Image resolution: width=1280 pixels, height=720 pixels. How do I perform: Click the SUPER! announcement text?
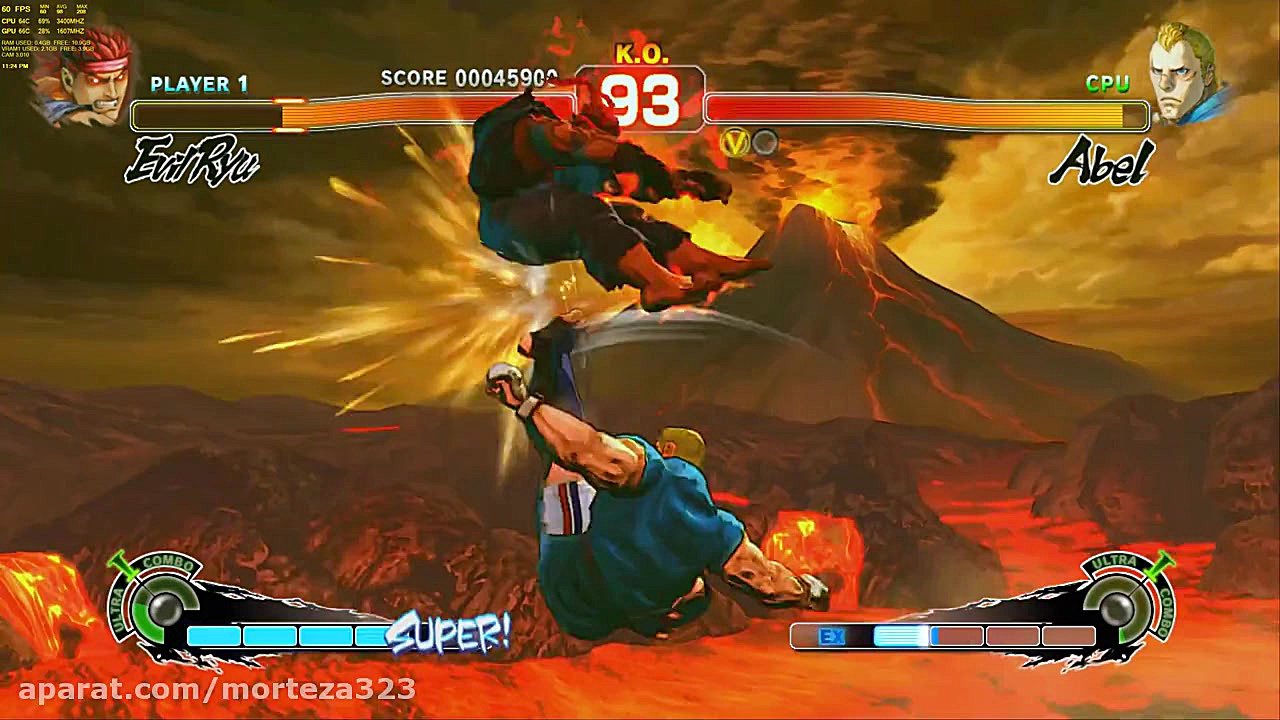tap(450, 634)
